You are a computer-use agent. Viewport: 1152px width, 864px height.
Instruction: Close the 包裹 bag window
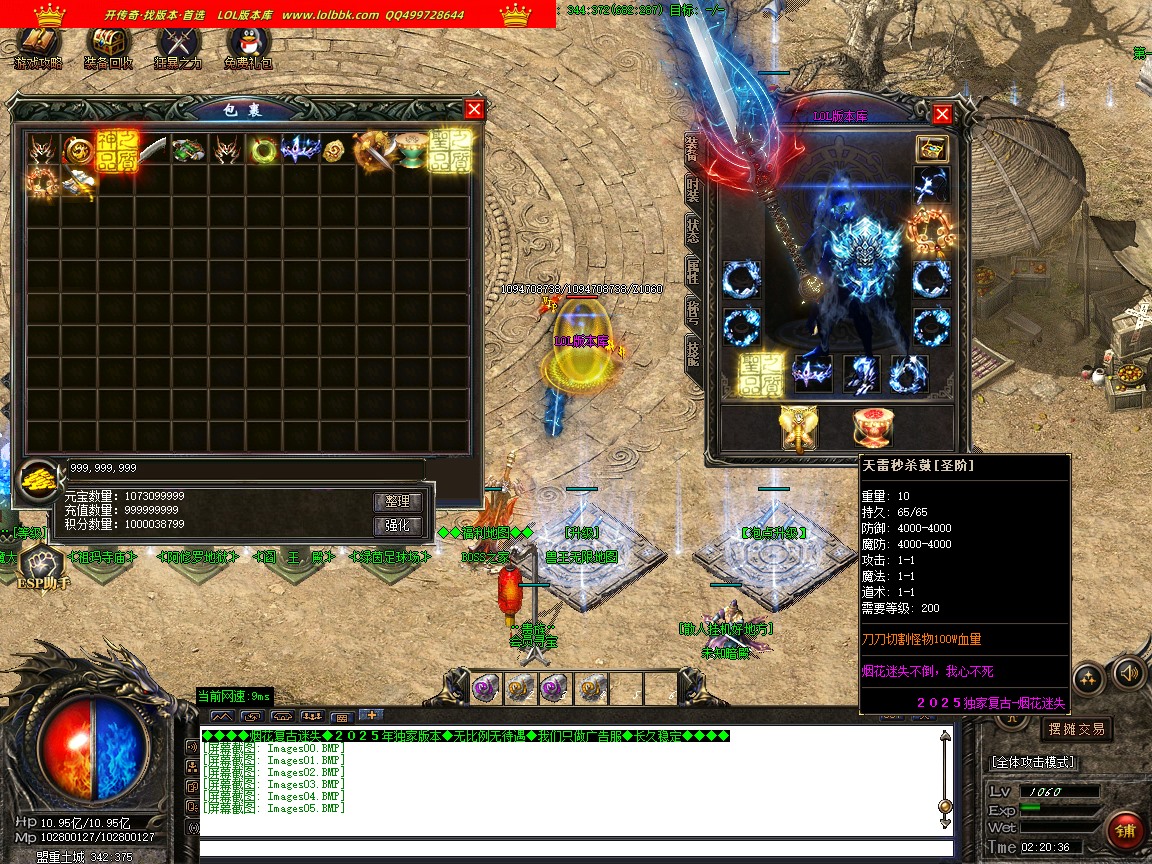pyautogui.click(x=474, y=110)
